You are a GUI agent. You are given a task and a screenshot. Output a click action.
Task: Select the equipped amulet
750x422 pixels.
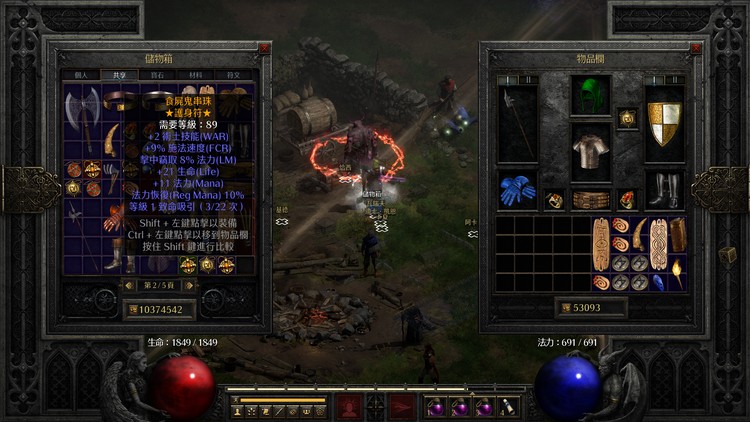[627, 118]
